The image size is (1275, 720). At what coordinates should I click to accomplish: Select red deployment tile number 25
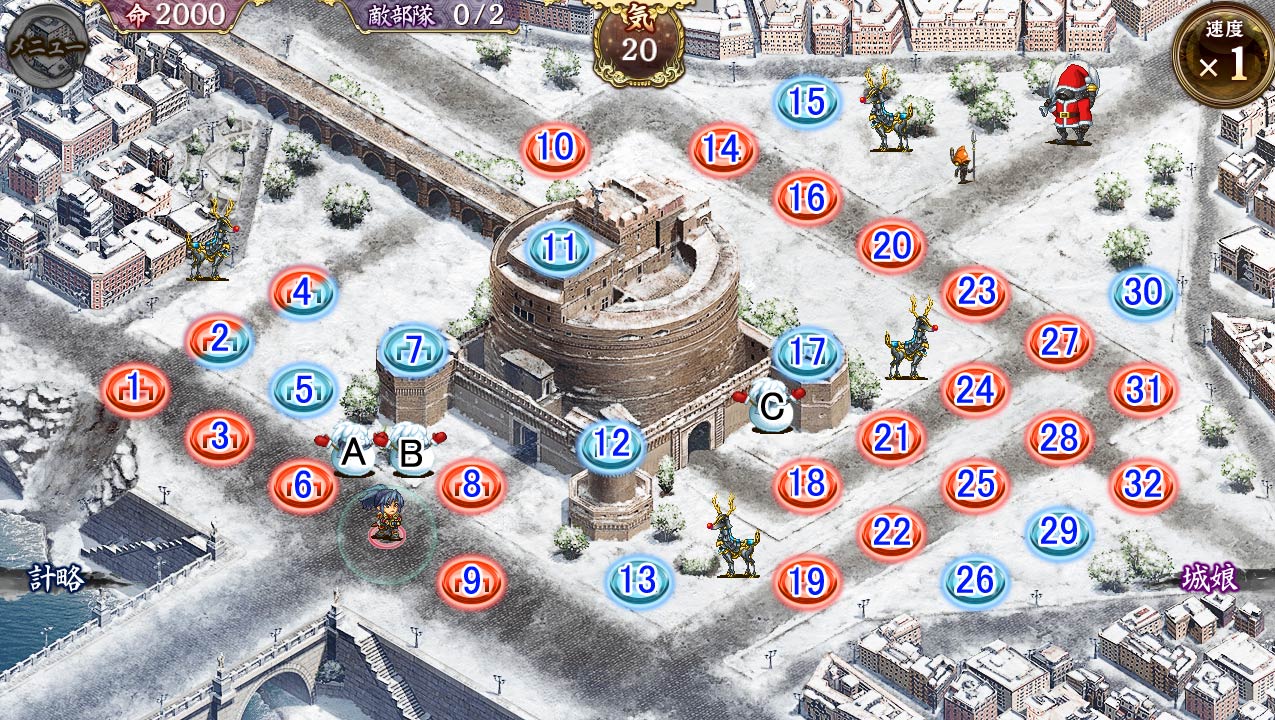coord(975,485)
